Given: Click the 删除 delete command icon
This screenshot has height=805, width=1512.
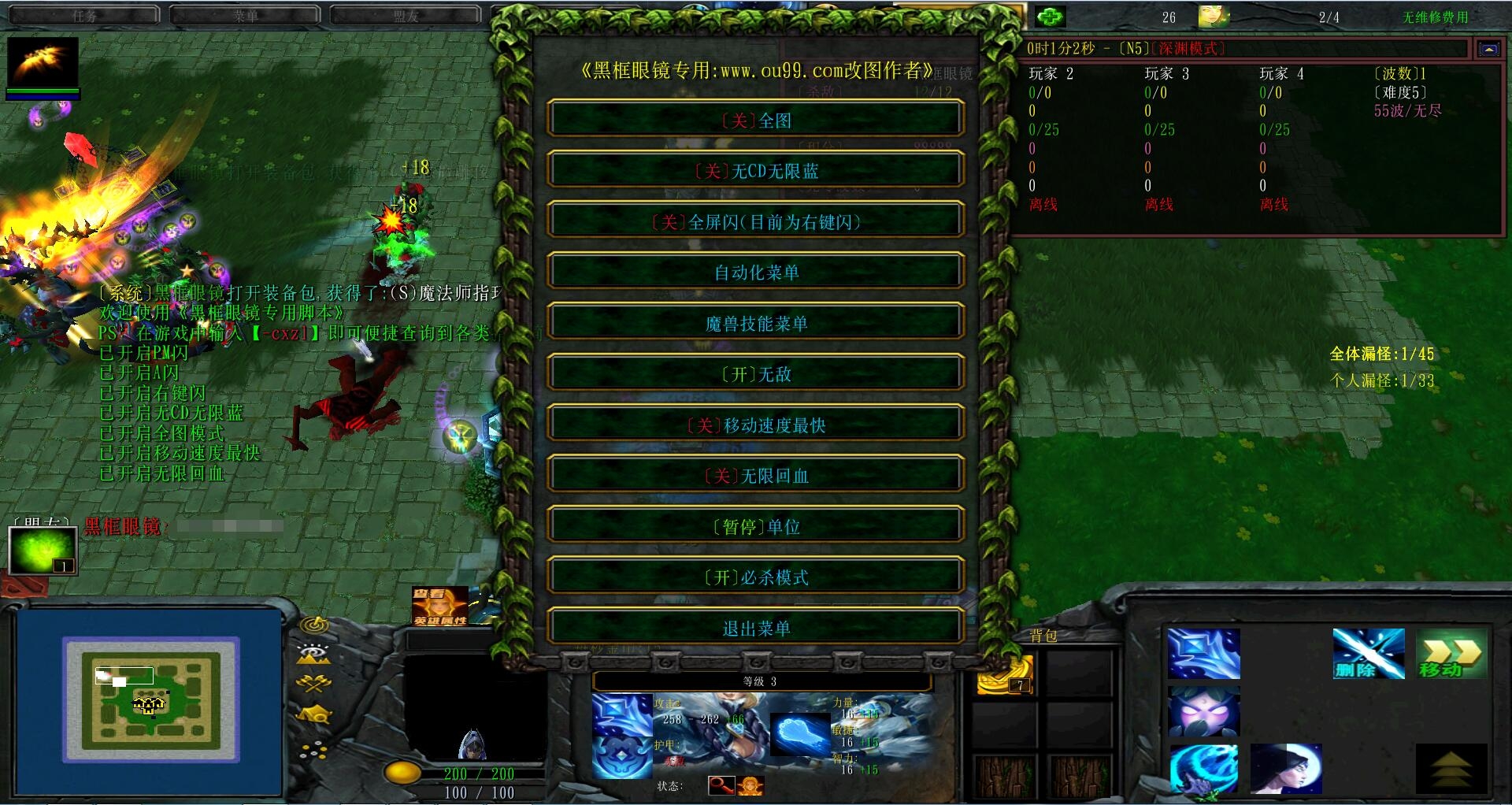Looking at the screenshot, I should click(x=1368, y=654).
